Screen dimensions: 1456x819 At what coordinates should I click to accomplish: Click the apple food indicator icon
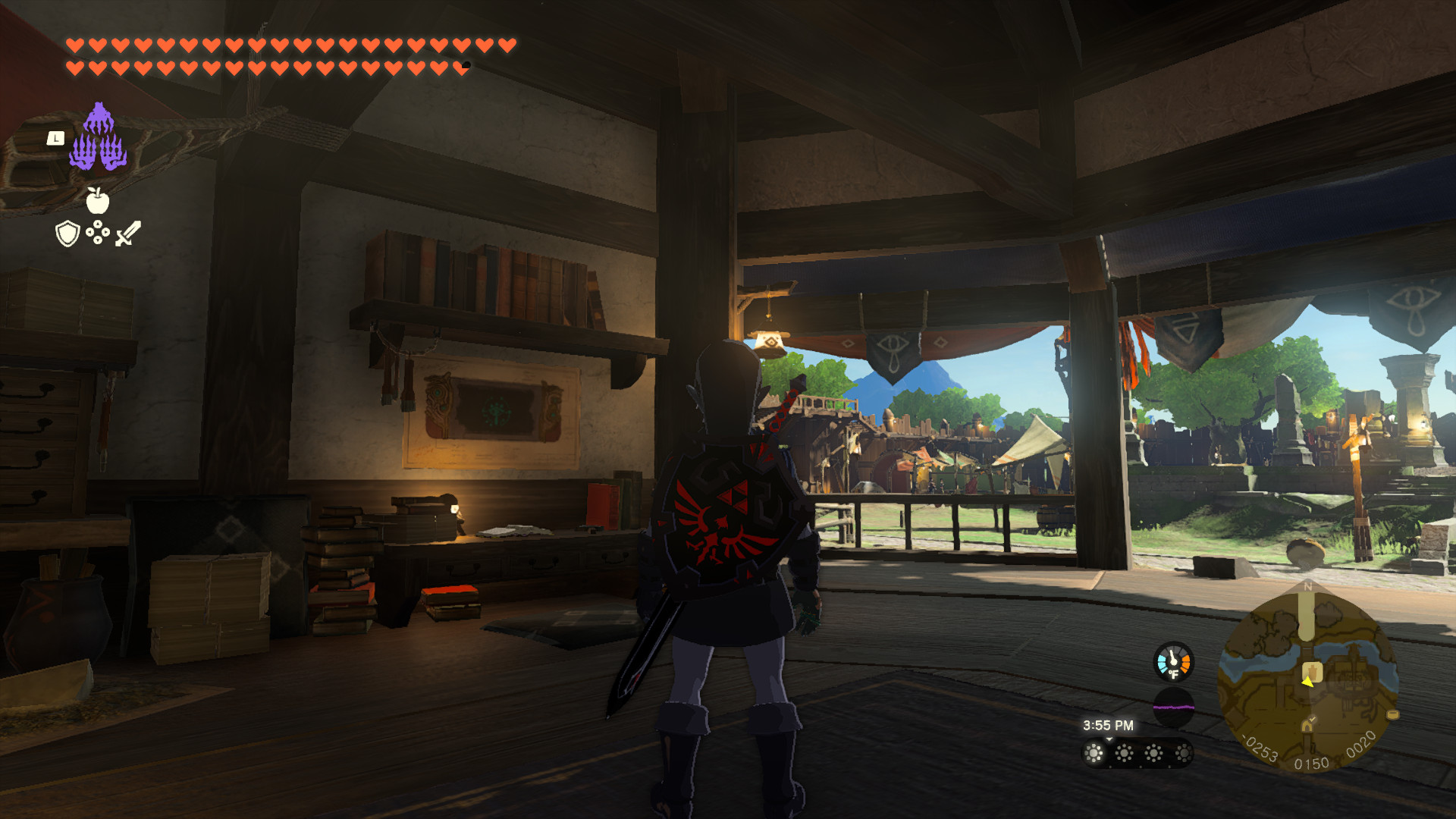tap(98, 200)
